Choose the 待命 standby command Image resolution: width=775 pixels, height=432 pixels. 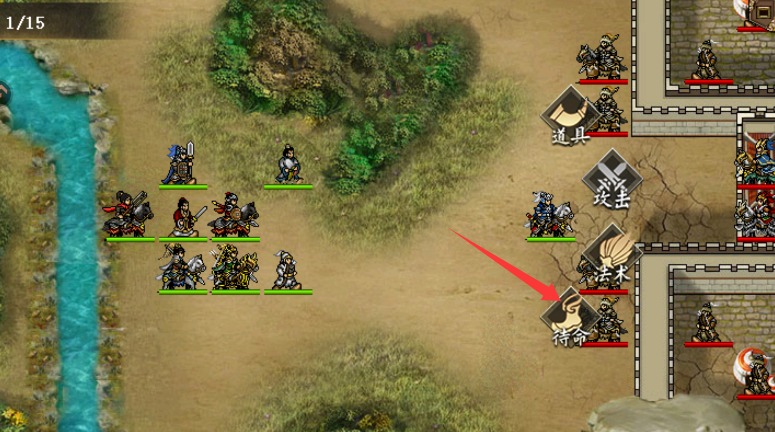[x=569, y=318]
